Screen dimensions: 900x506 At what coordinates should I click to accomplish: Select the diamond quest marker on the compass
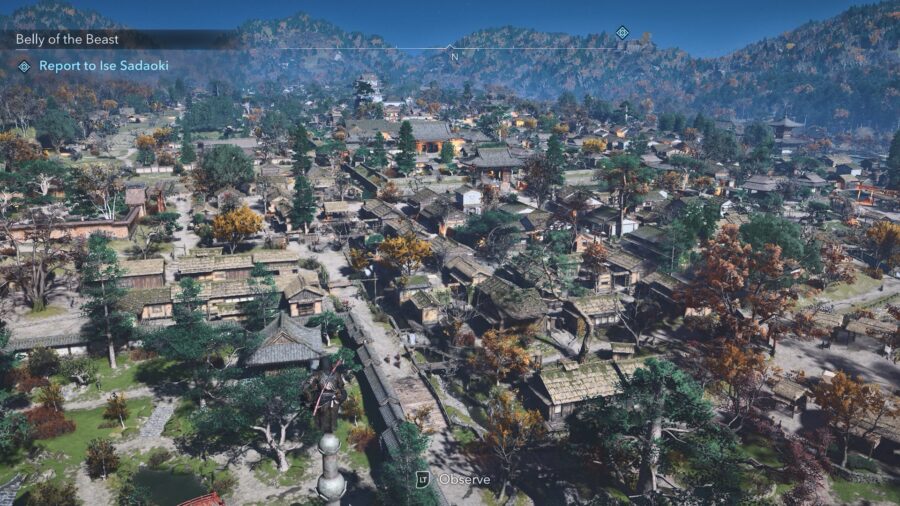pyautogui.click(x=622, y=33)
